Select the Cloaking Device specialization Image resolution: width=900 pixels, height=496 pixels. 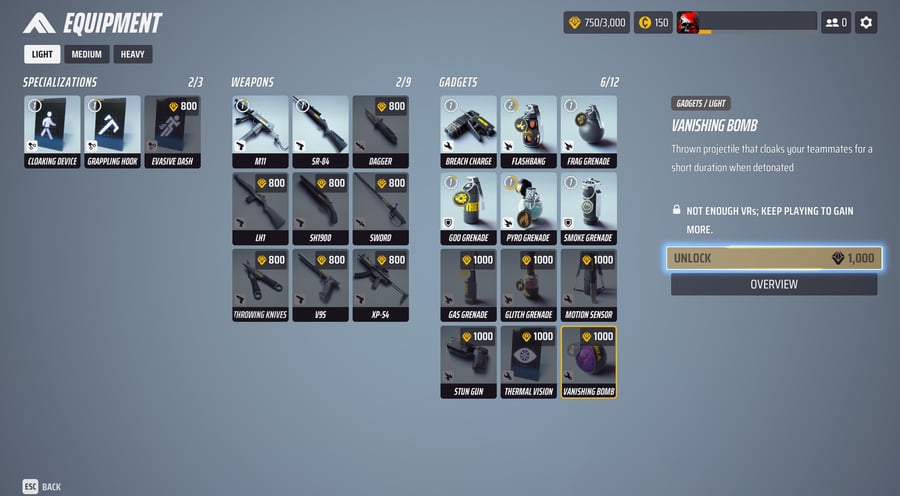click(x=52, y=131)
